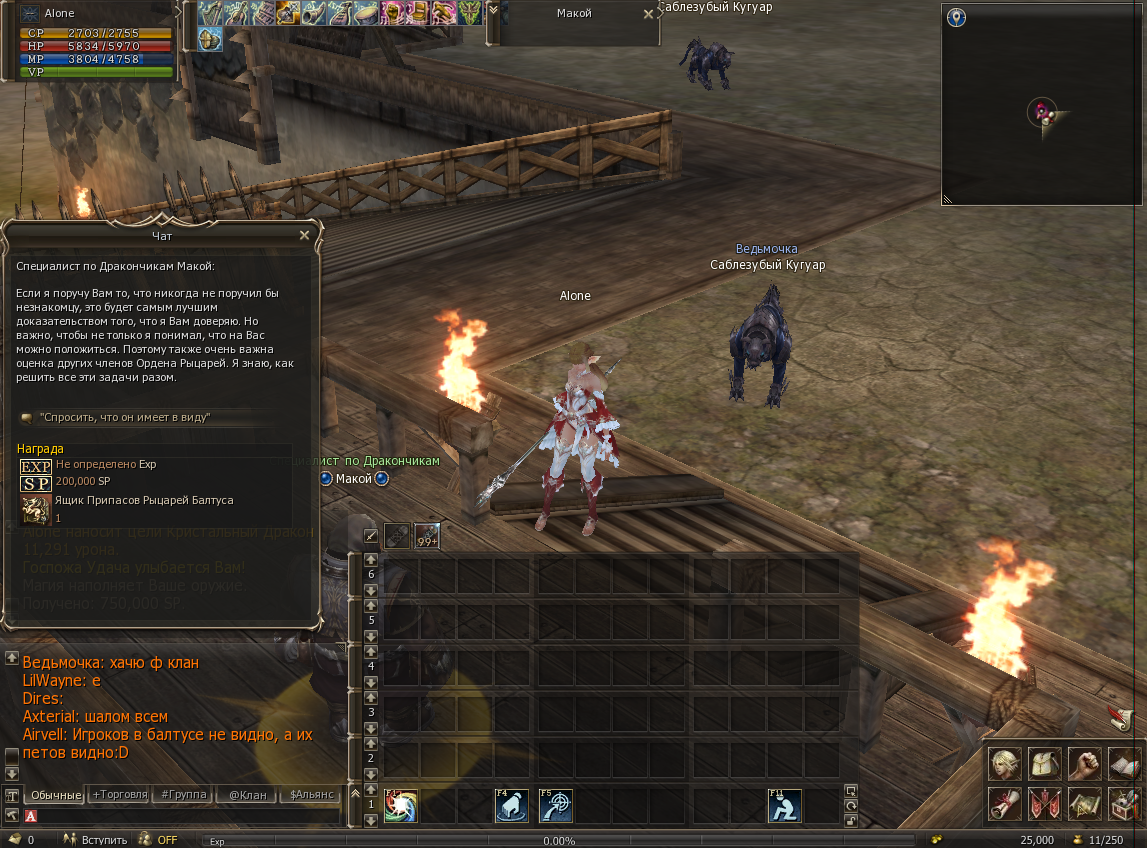Open the inventory bag icon

point(1044,764)
